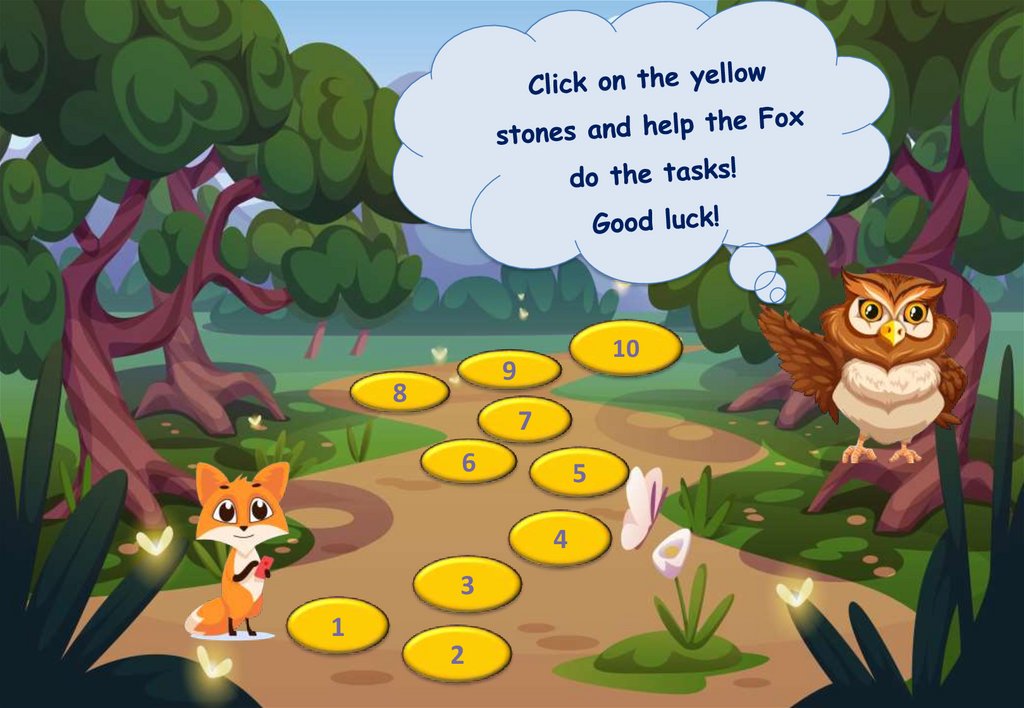Select the yellow stone labeled 2
This screenshot has height=708, width=1024.
coord(457,655)
